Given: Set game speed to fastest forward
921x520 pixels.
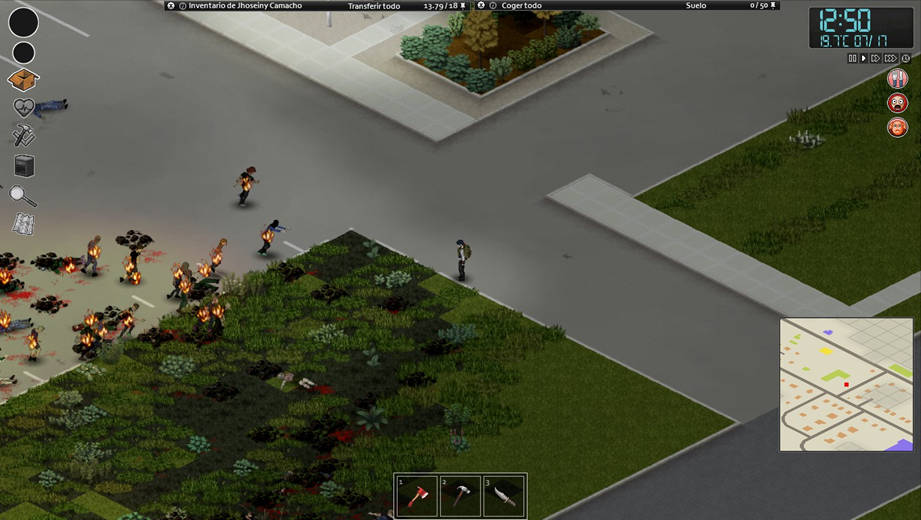Looking at the screenshot, I should tap(890, 59).
